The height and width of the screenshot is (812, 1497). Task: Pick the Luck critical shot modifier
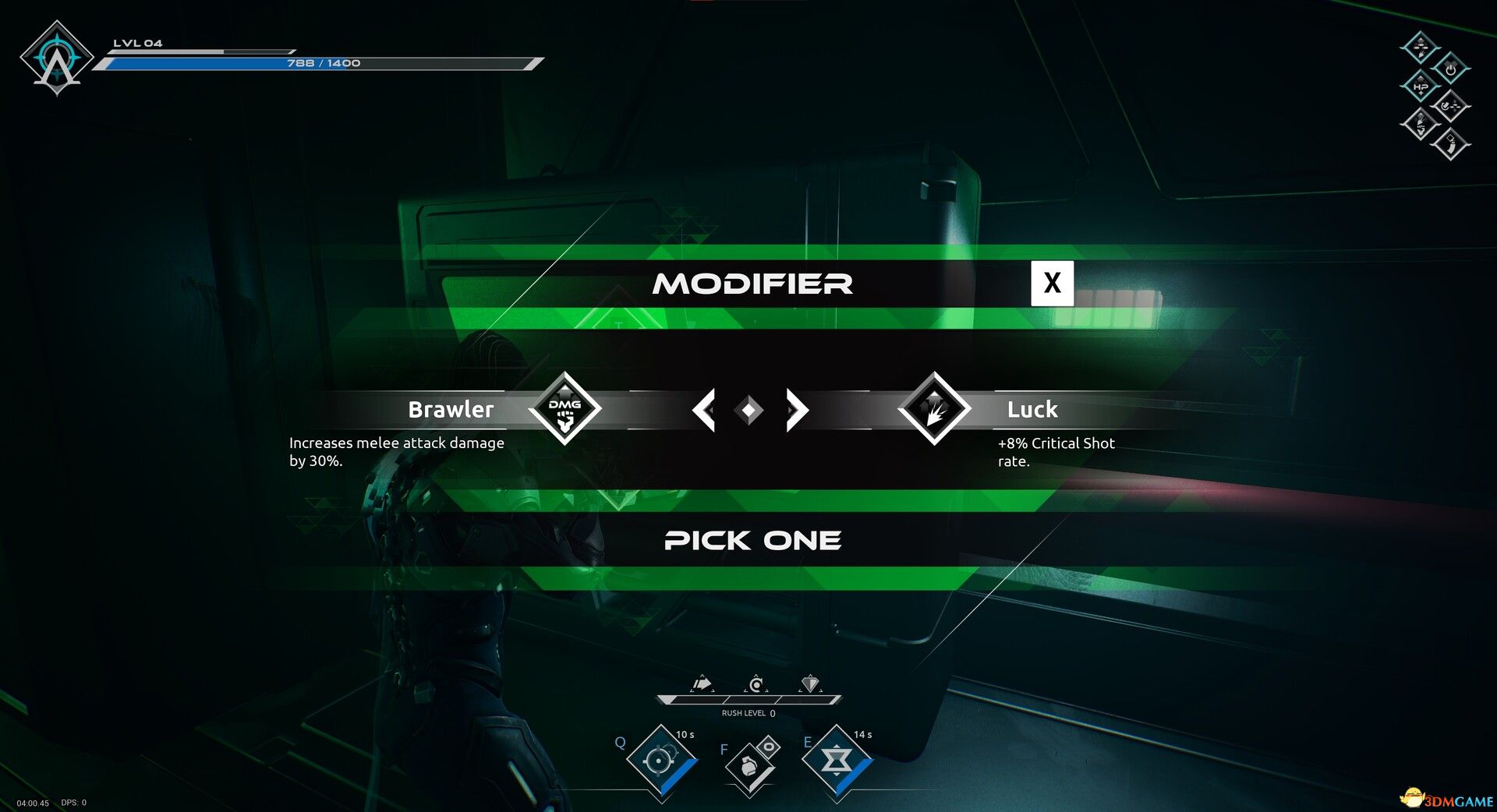pyautogui.click(x=934, y=408)
